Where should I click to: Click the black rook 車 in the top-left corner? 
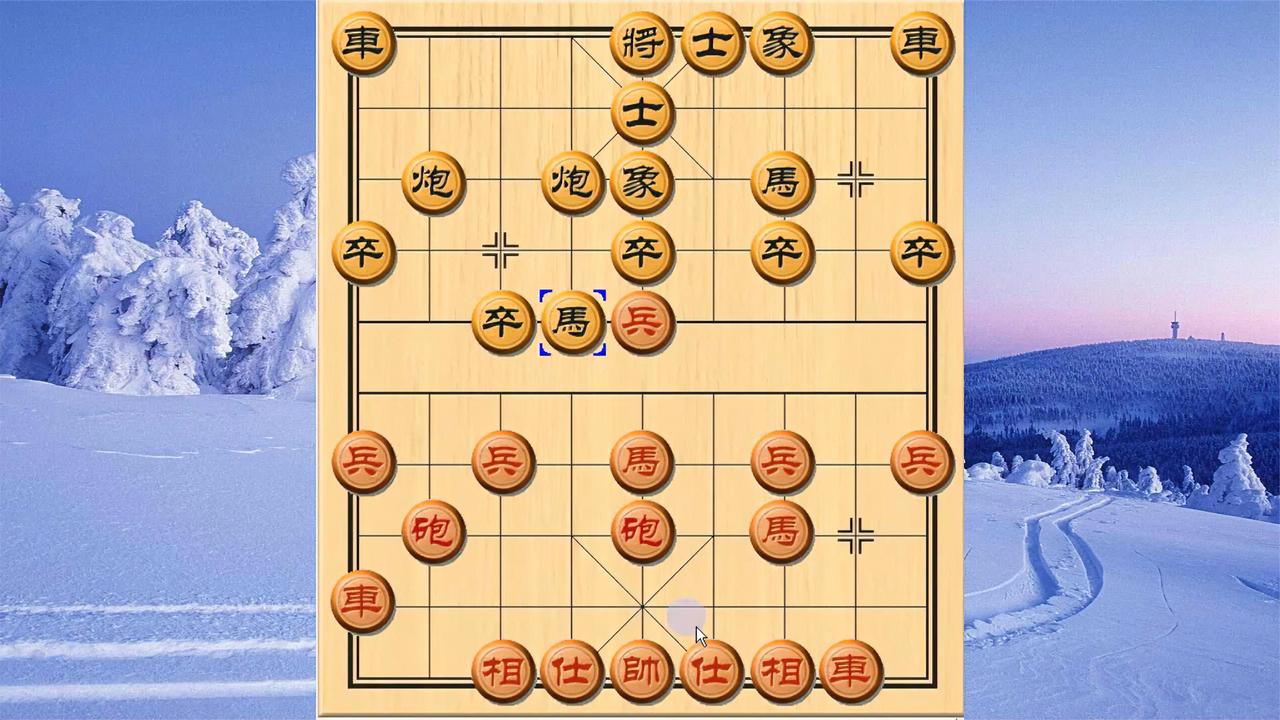coord(363,43)
